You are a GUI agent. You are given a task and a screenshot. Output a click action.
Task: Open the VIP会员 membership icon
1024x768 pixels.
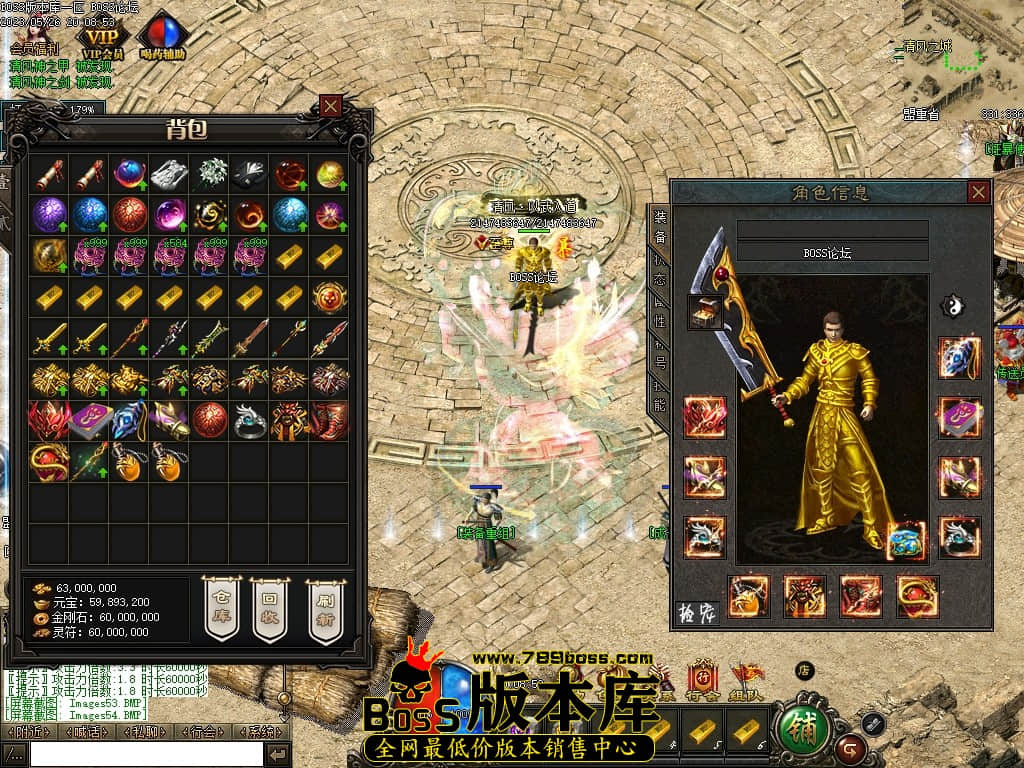tap(103, 37)
